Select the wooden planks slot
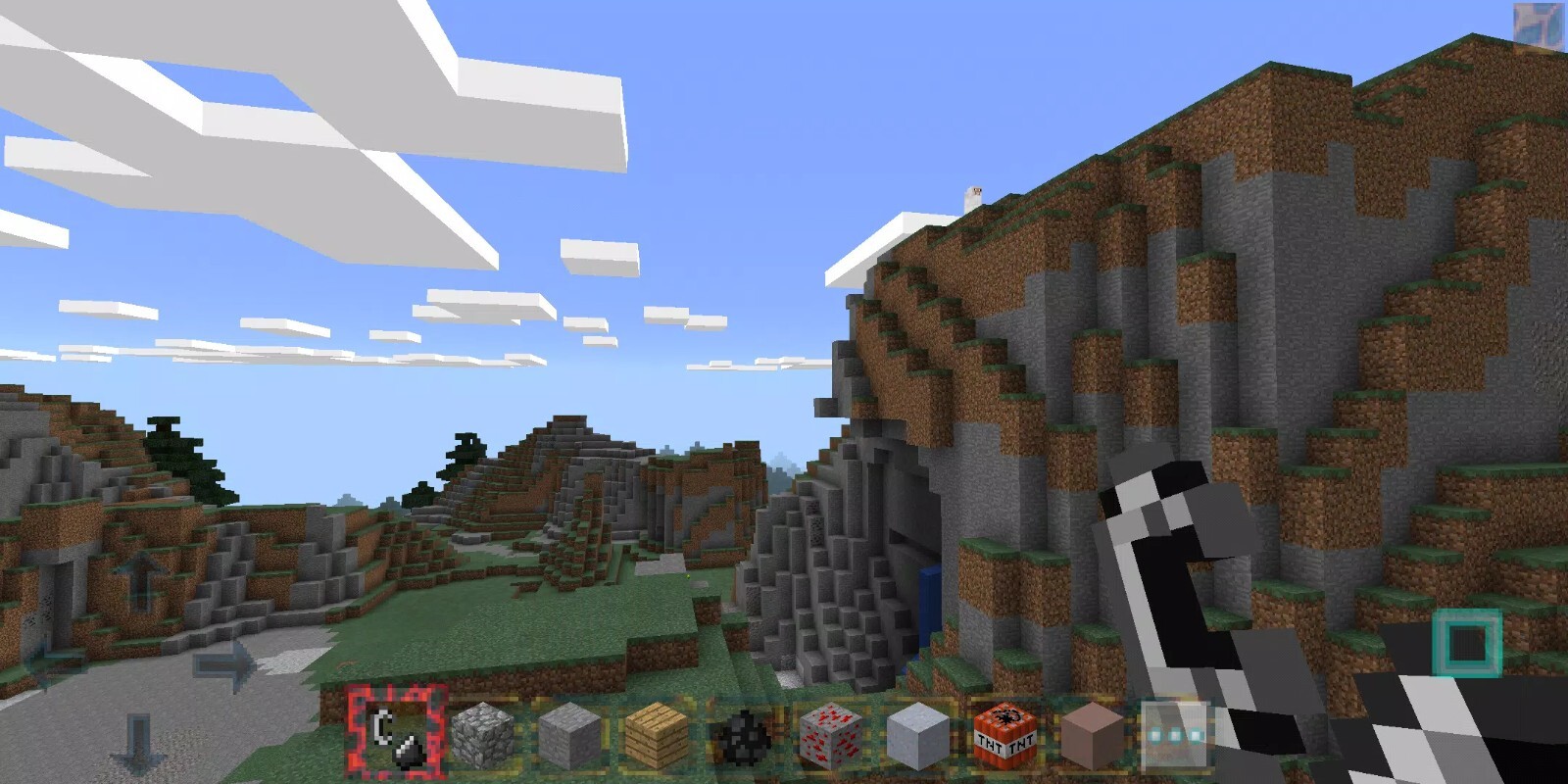The width and height of the screenshot is (1568, 784). (655, 734)
